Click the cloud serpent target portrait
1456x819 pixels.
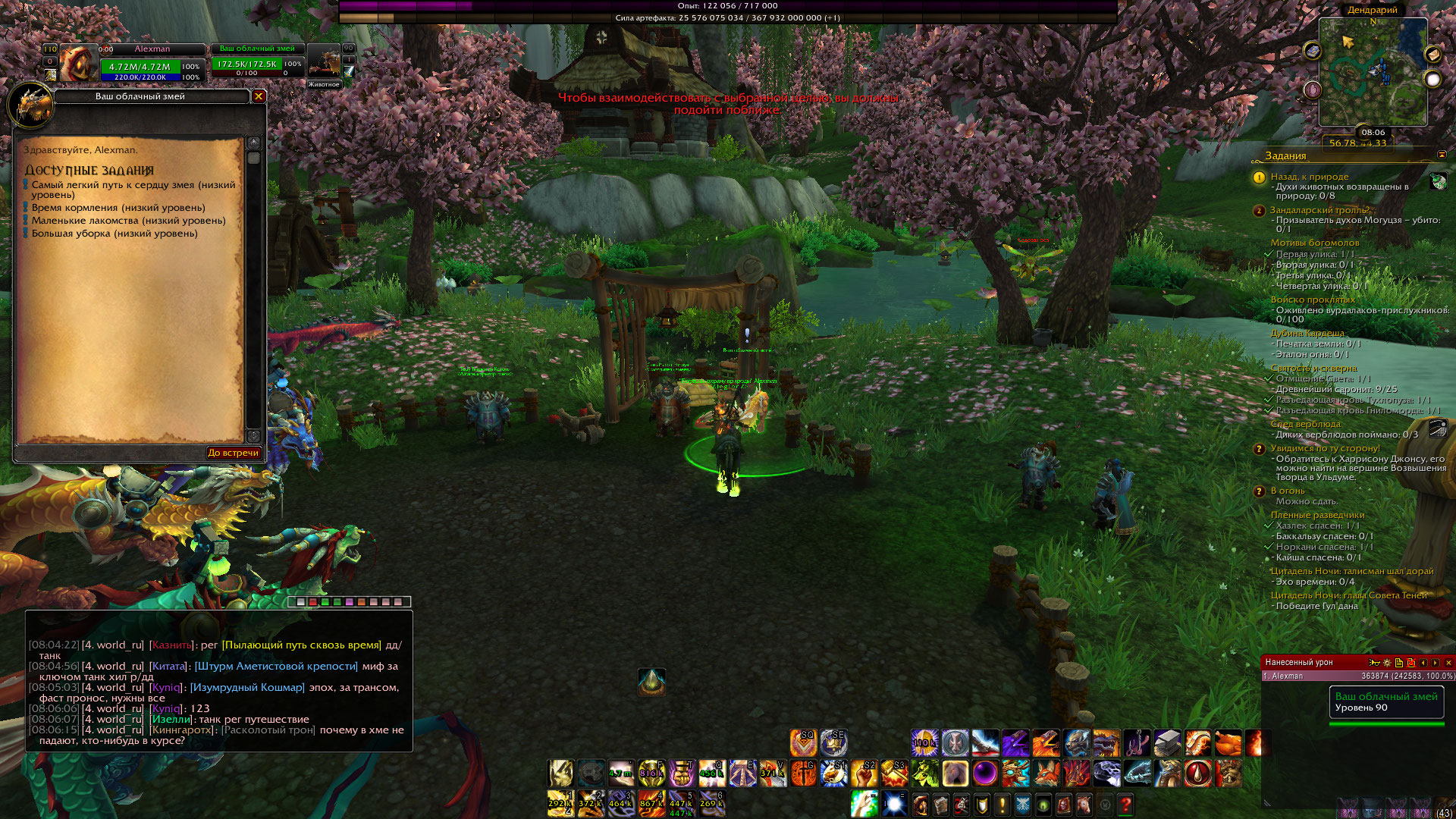click(324, 62)
